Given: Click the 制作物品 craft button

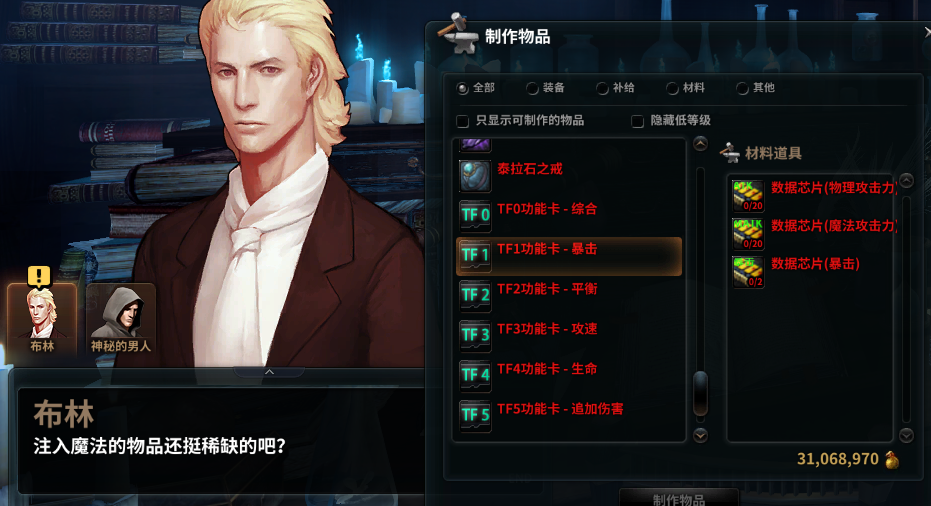Looking at the screenshot, I should pyautogui.click(x=679, y=498).
